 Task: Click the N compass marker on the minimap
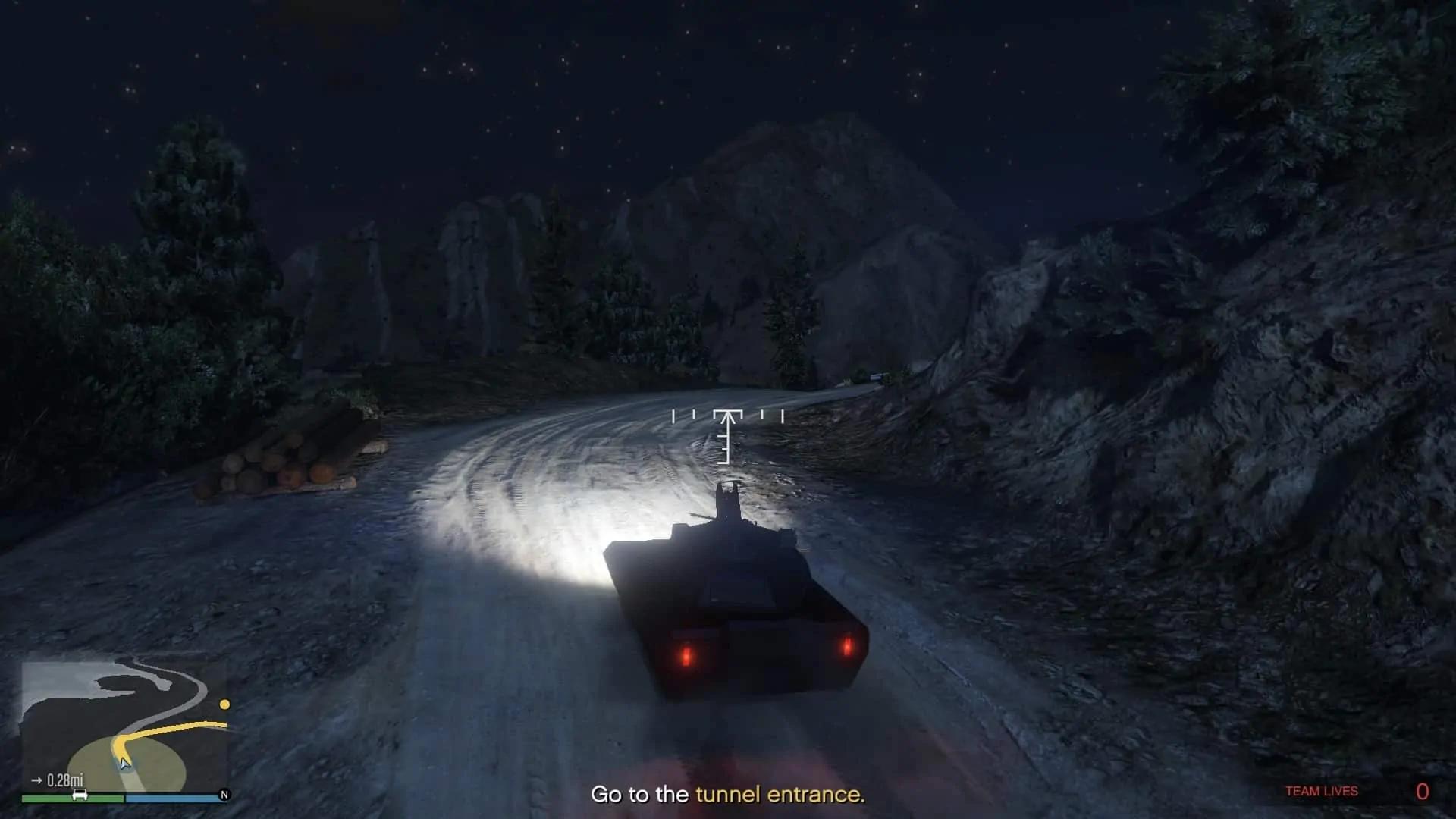[224, 795]
